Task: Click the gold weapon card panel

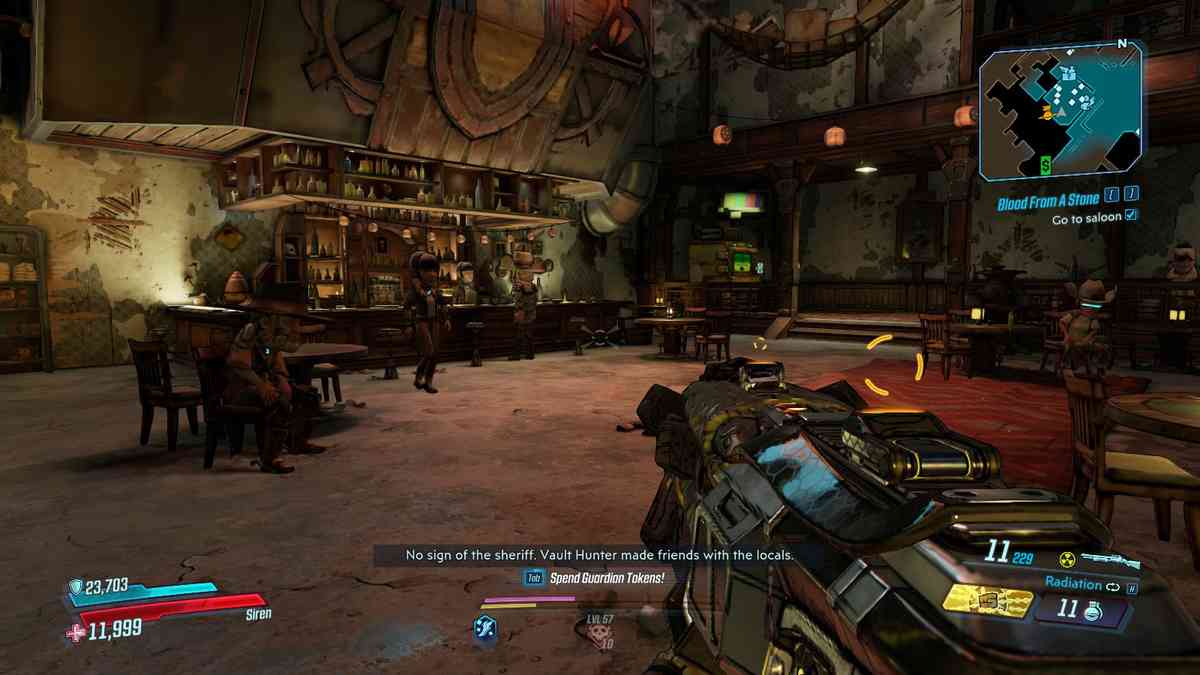Action: (x=988, y=600)
